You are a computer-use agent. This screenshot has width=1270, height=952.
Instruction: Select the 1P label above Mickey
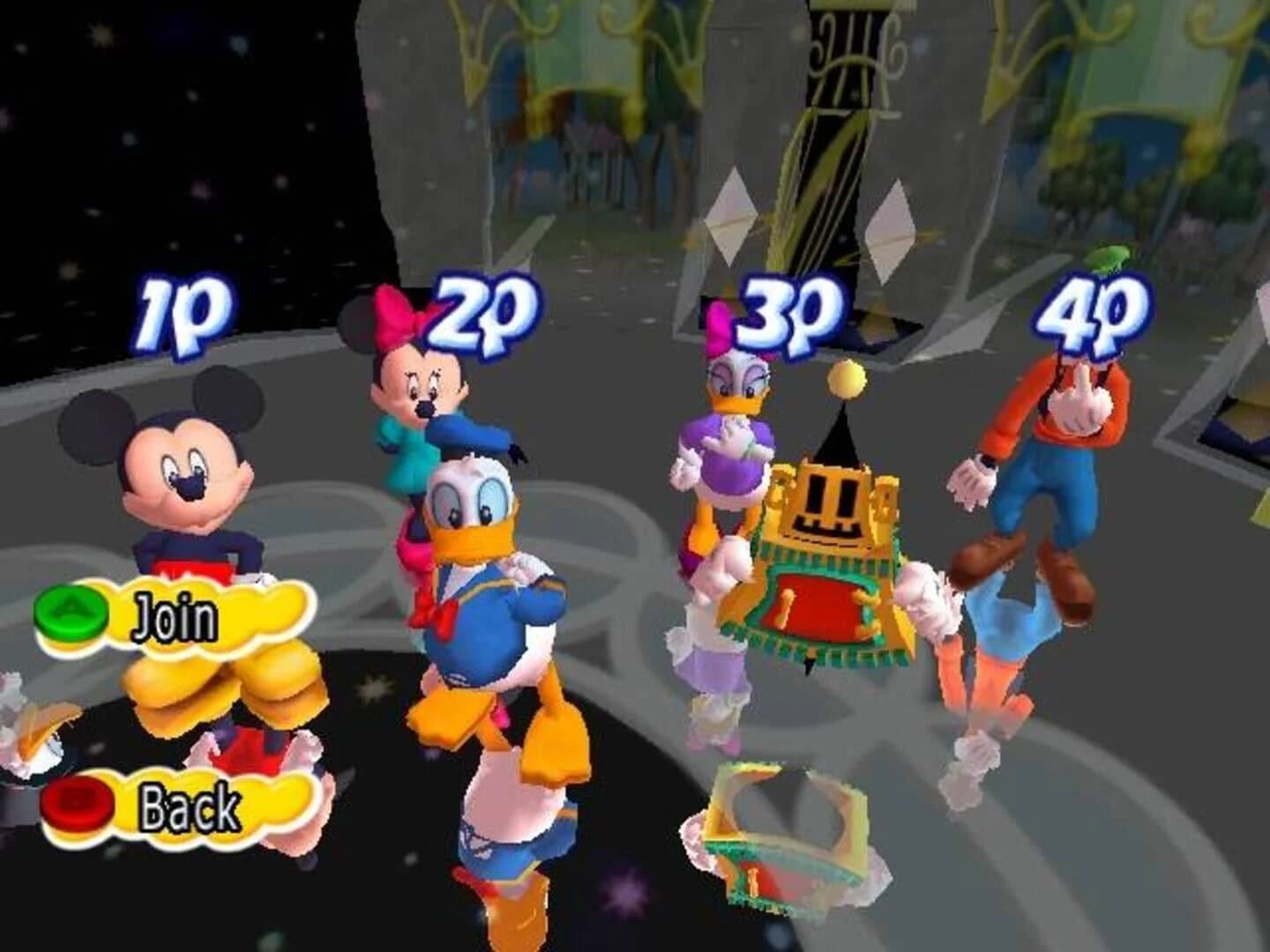[185, 309]
